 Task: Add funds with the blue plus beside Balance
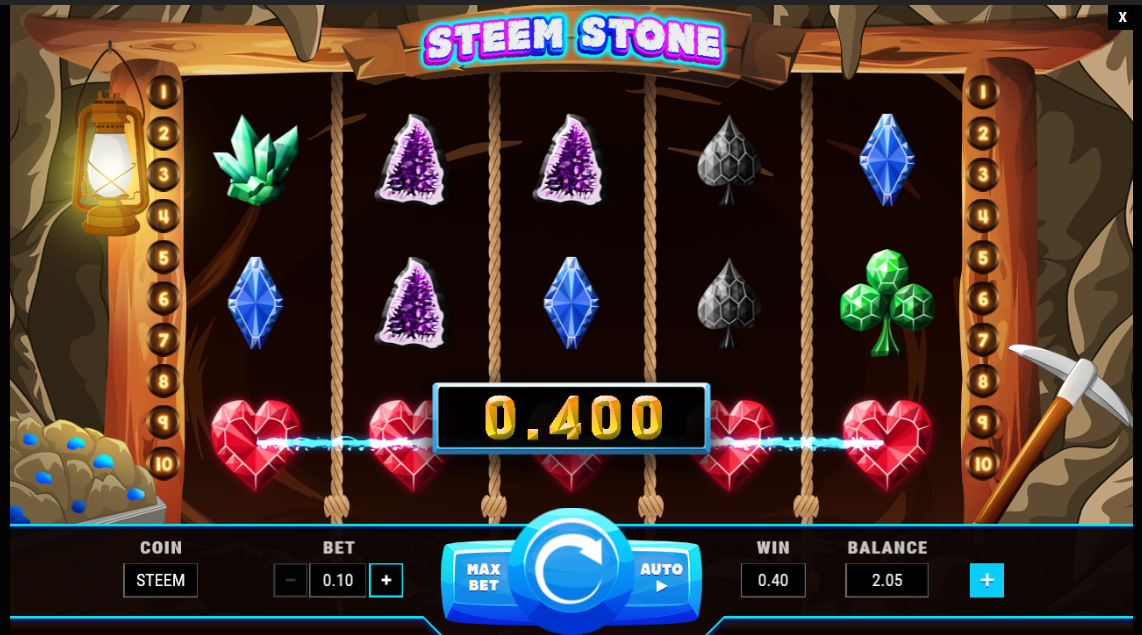click(x=986, y=580)
